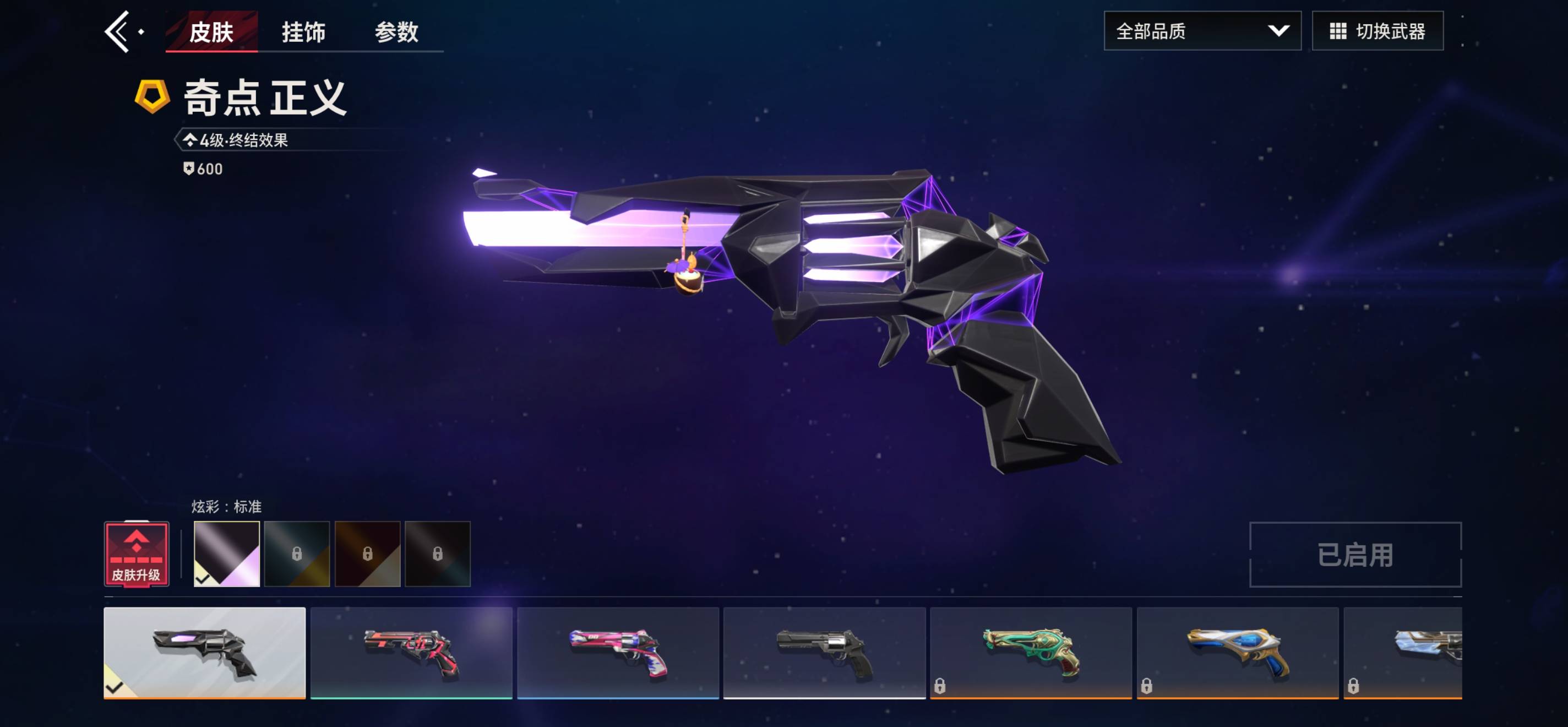The image size is (1568, 727).
Task: Preview the locked green-gold ornate revolver
Action: coord(1031,652)
